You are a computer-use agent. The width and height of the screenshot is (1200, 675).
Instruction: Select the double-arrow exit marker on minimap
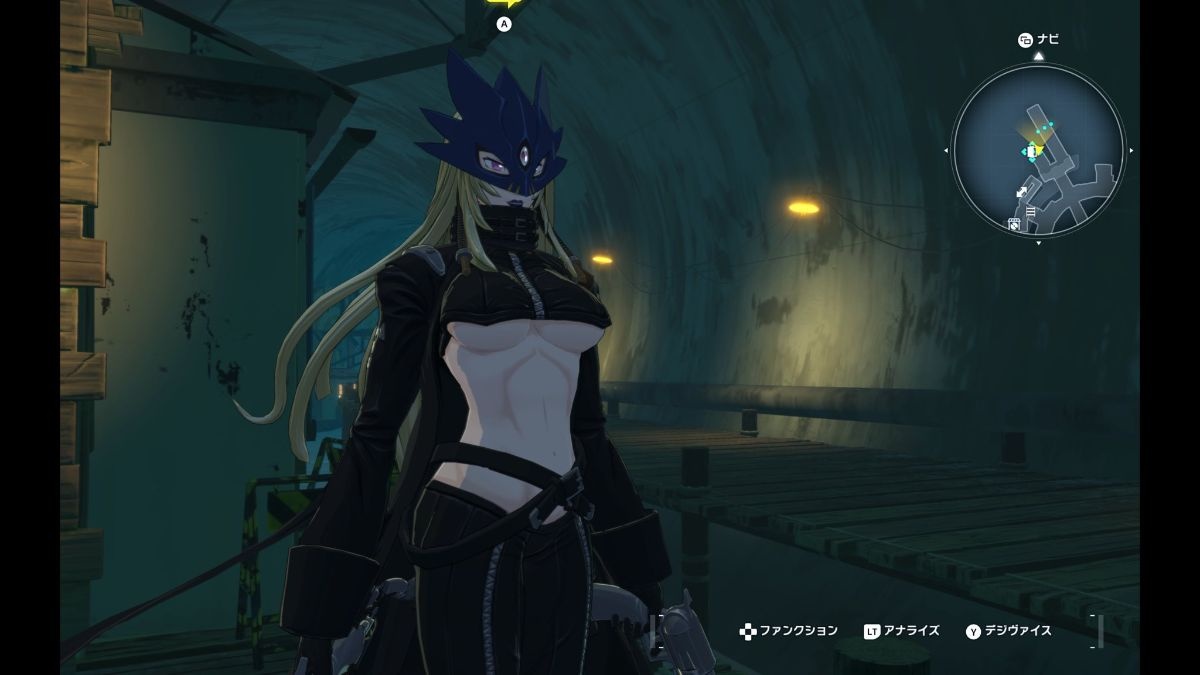(1022, 192)
